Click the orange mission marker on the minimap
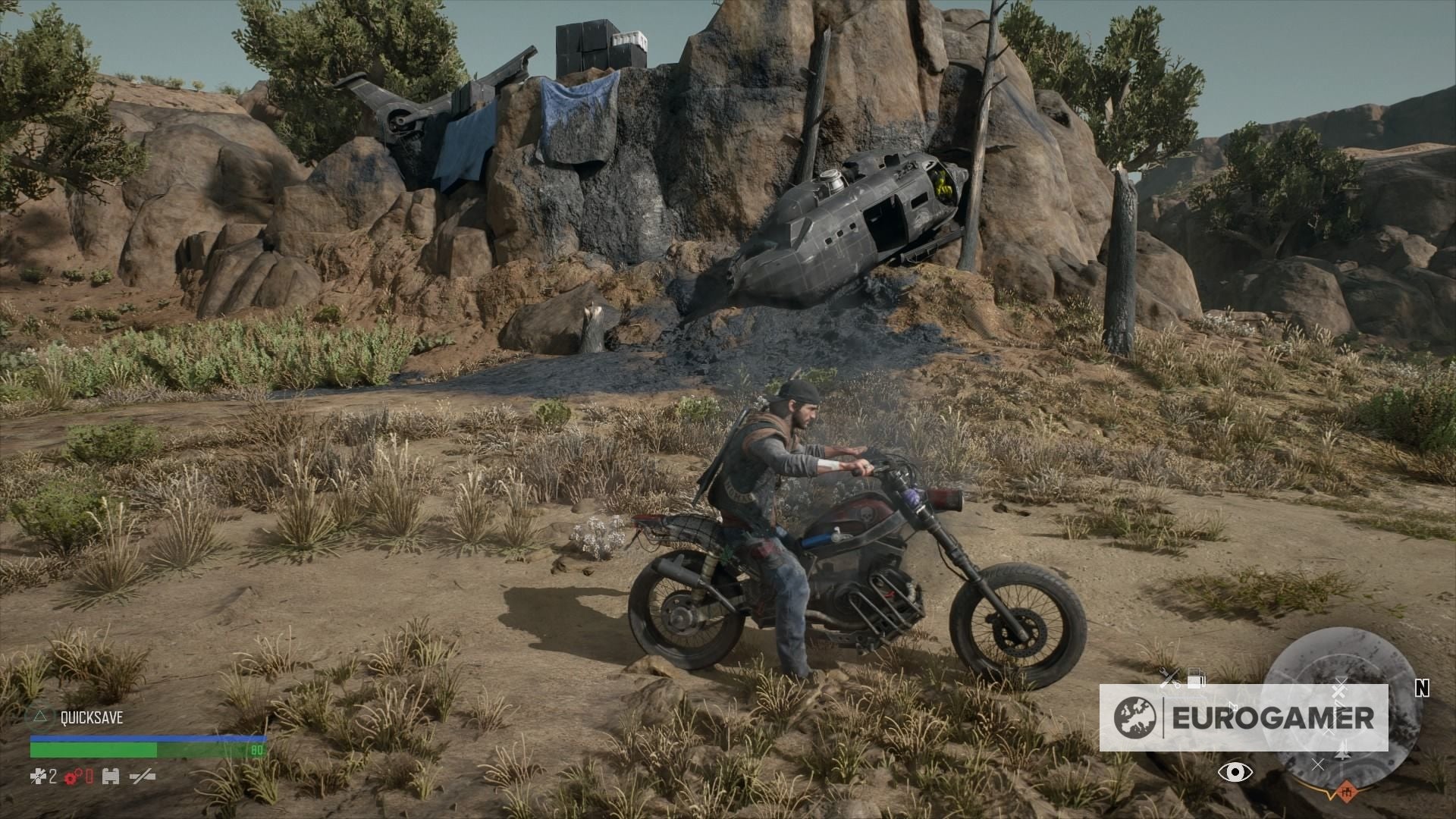This screenshot has height=819, width=1456. click(x=1348, y=792)
